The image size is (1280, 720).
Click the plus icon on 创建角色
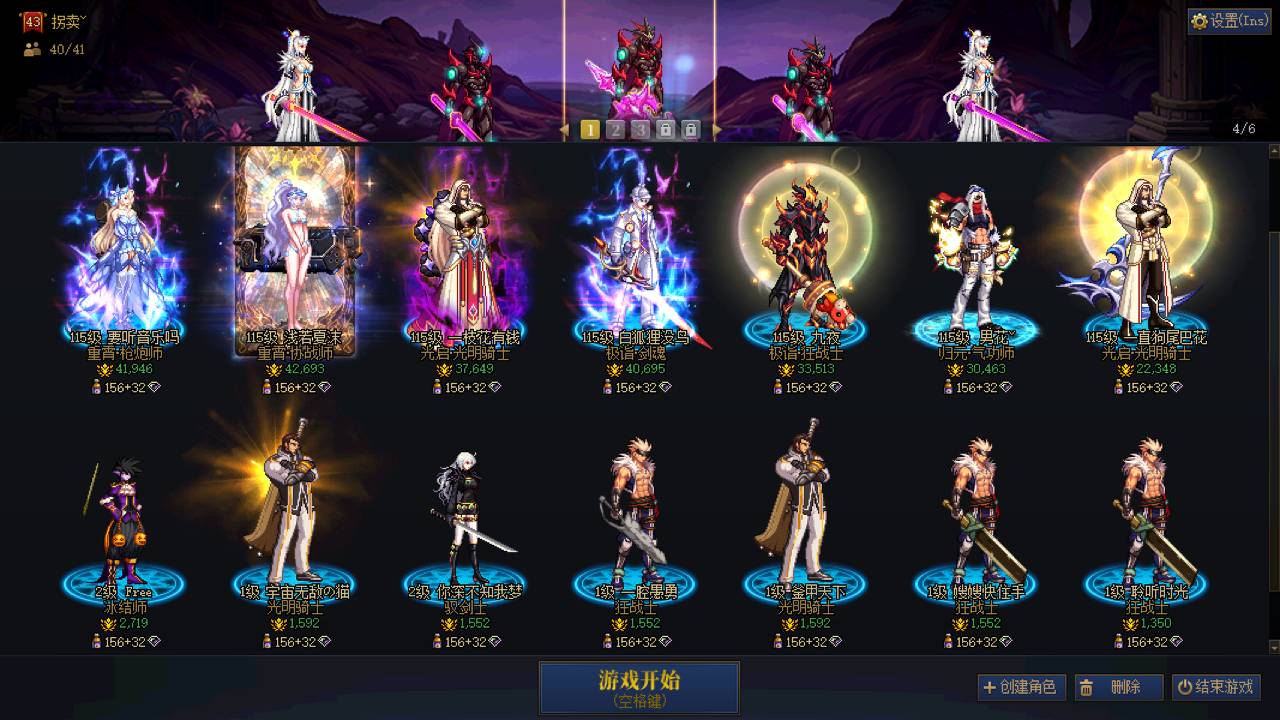coord(990,688)
